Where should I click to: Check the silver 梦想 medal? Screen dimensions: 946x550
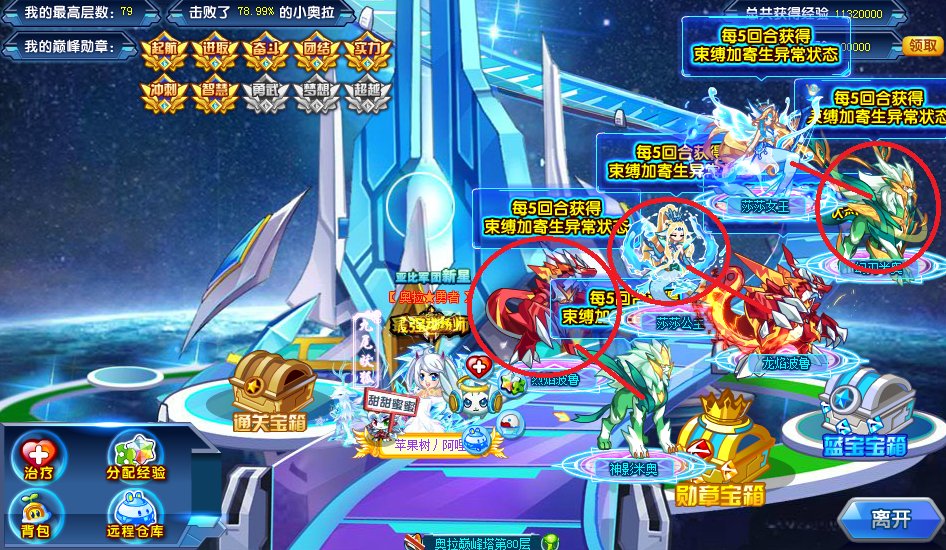point(317,94)
